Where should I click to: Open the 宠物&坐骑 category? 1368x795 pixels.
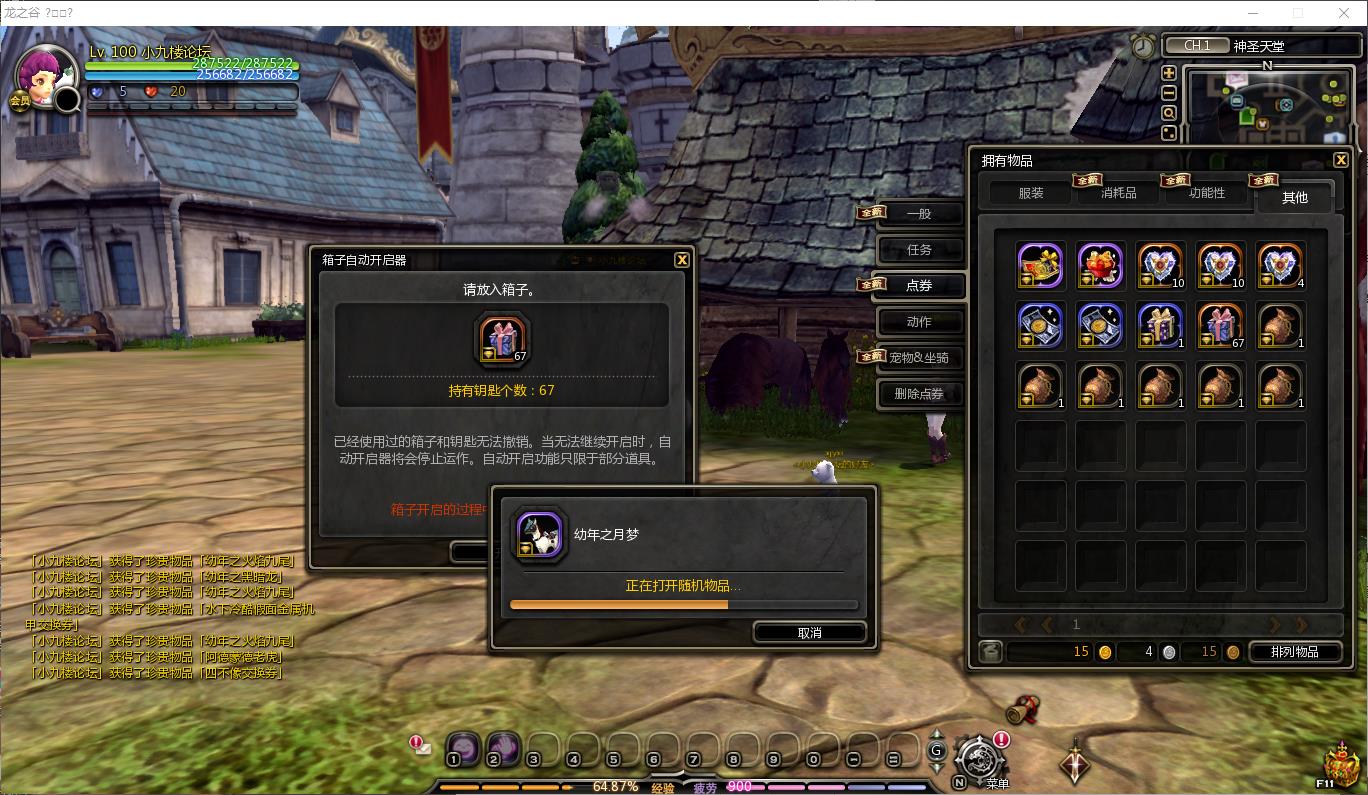tap(919, 358)
